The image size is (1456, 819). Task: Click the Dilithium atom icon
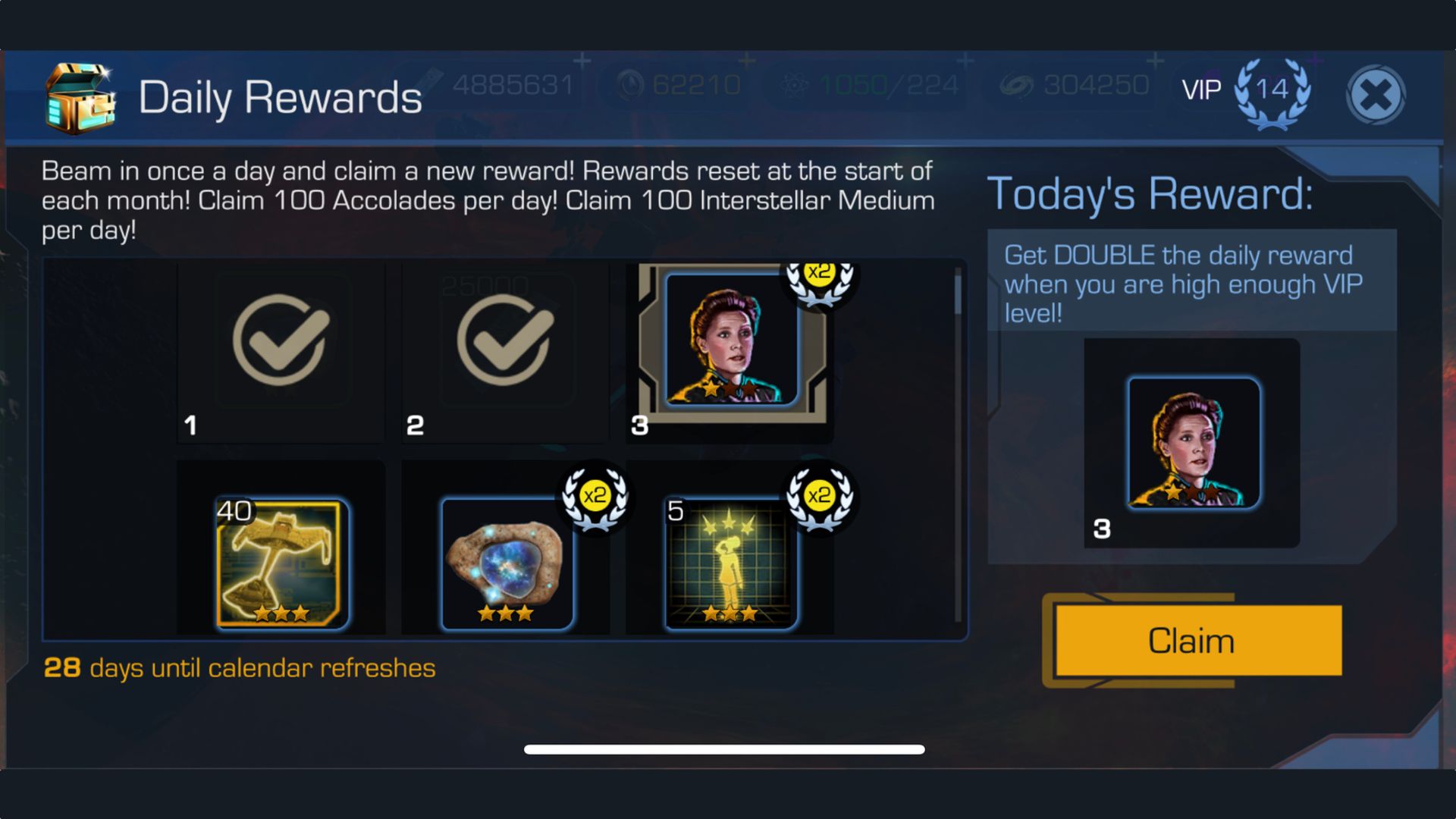793,85
